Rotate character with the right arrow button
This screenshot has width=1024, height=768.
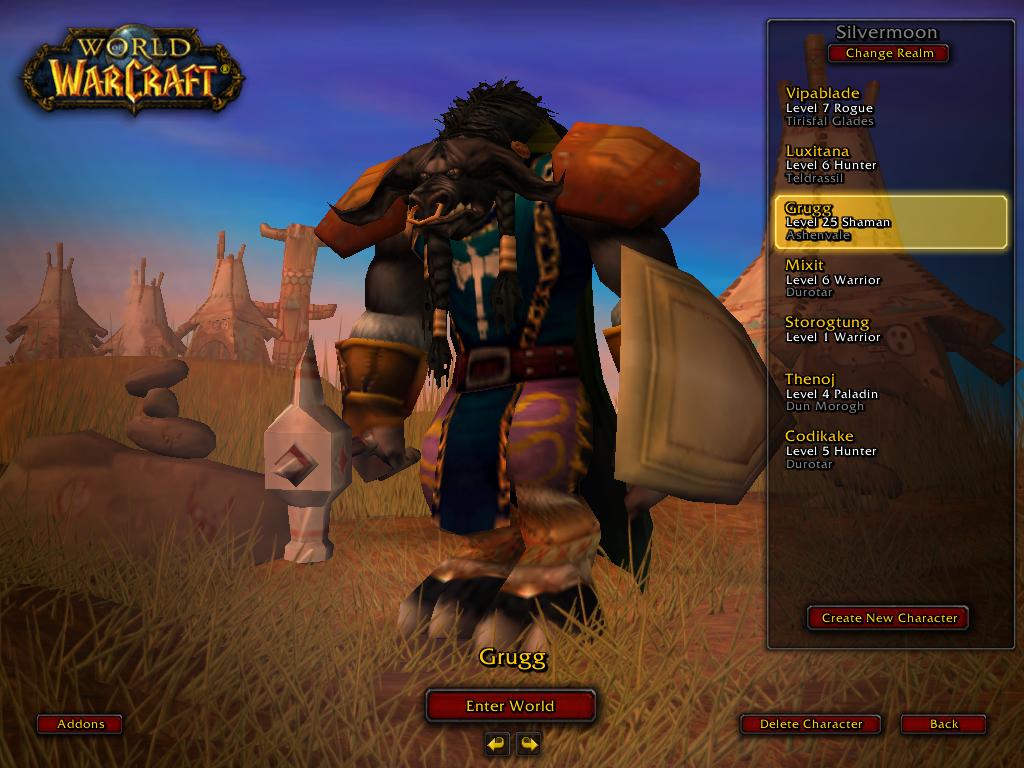[529, 743]
